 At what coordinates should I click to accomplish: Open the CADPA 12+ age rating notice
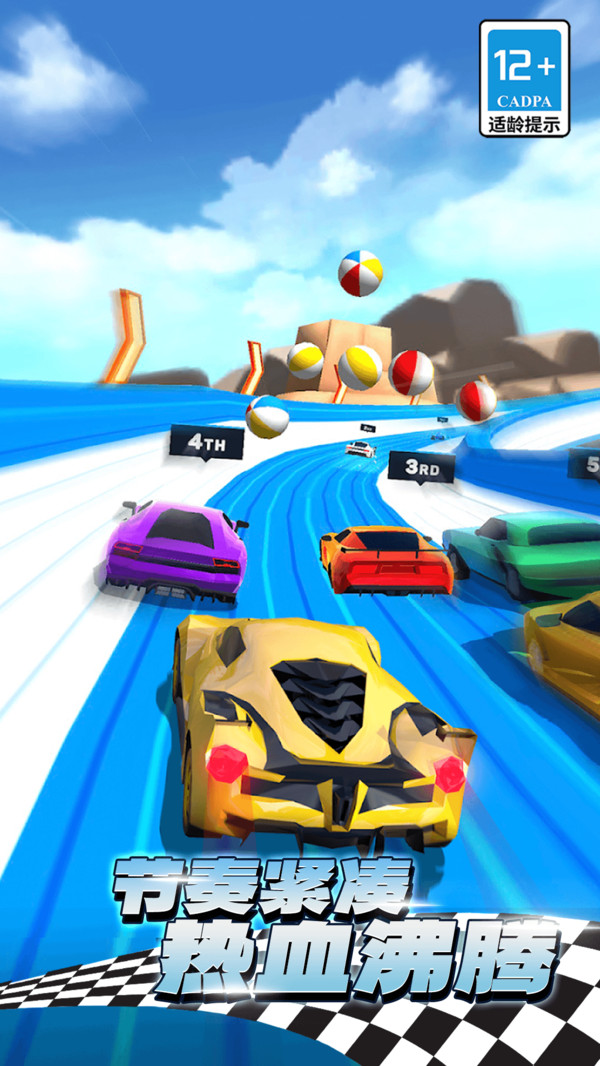[525, 79]
